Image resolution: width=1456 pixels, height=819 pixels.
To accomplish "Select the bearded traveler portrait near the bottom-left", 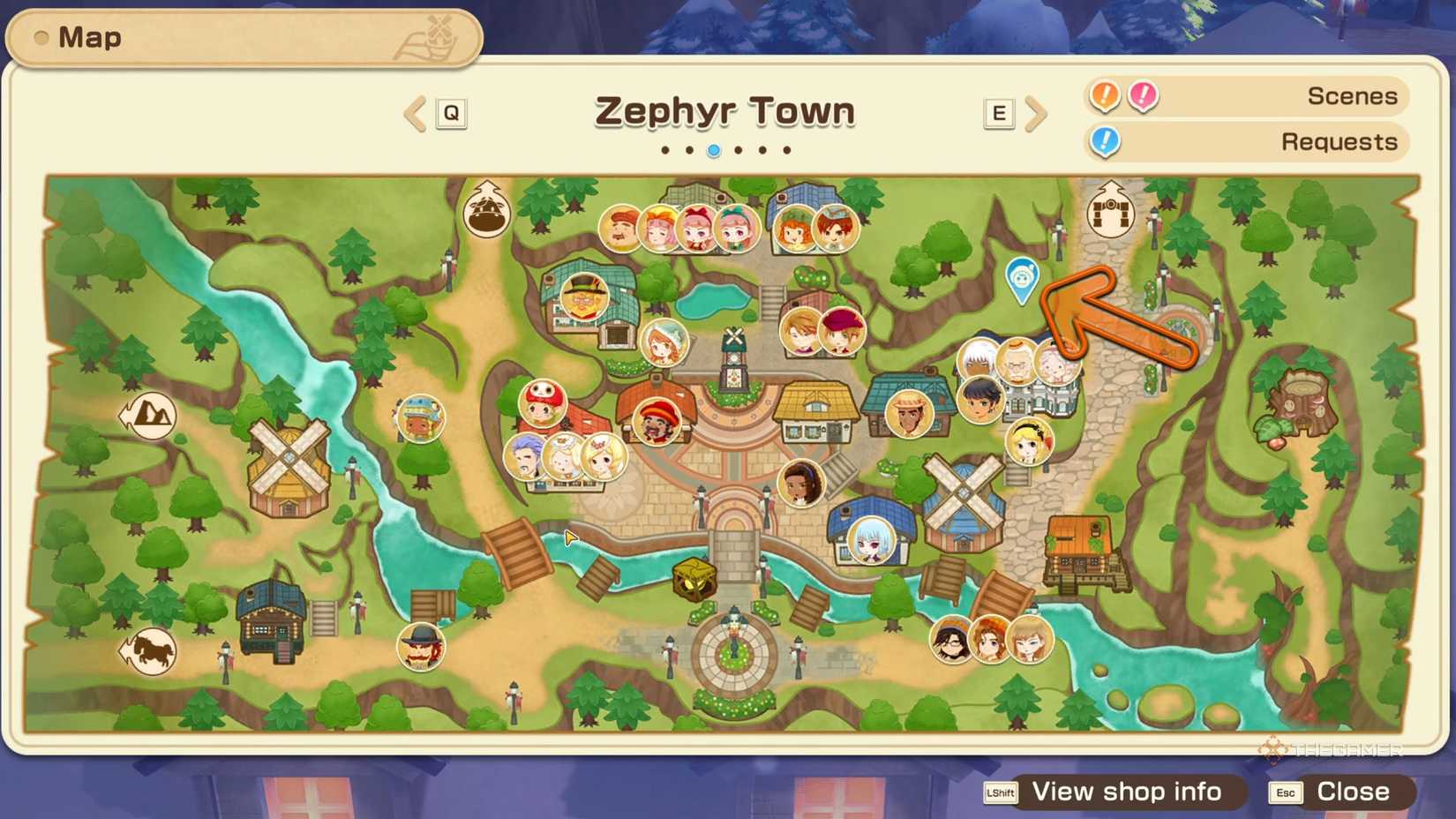I will tap(422, 647).
